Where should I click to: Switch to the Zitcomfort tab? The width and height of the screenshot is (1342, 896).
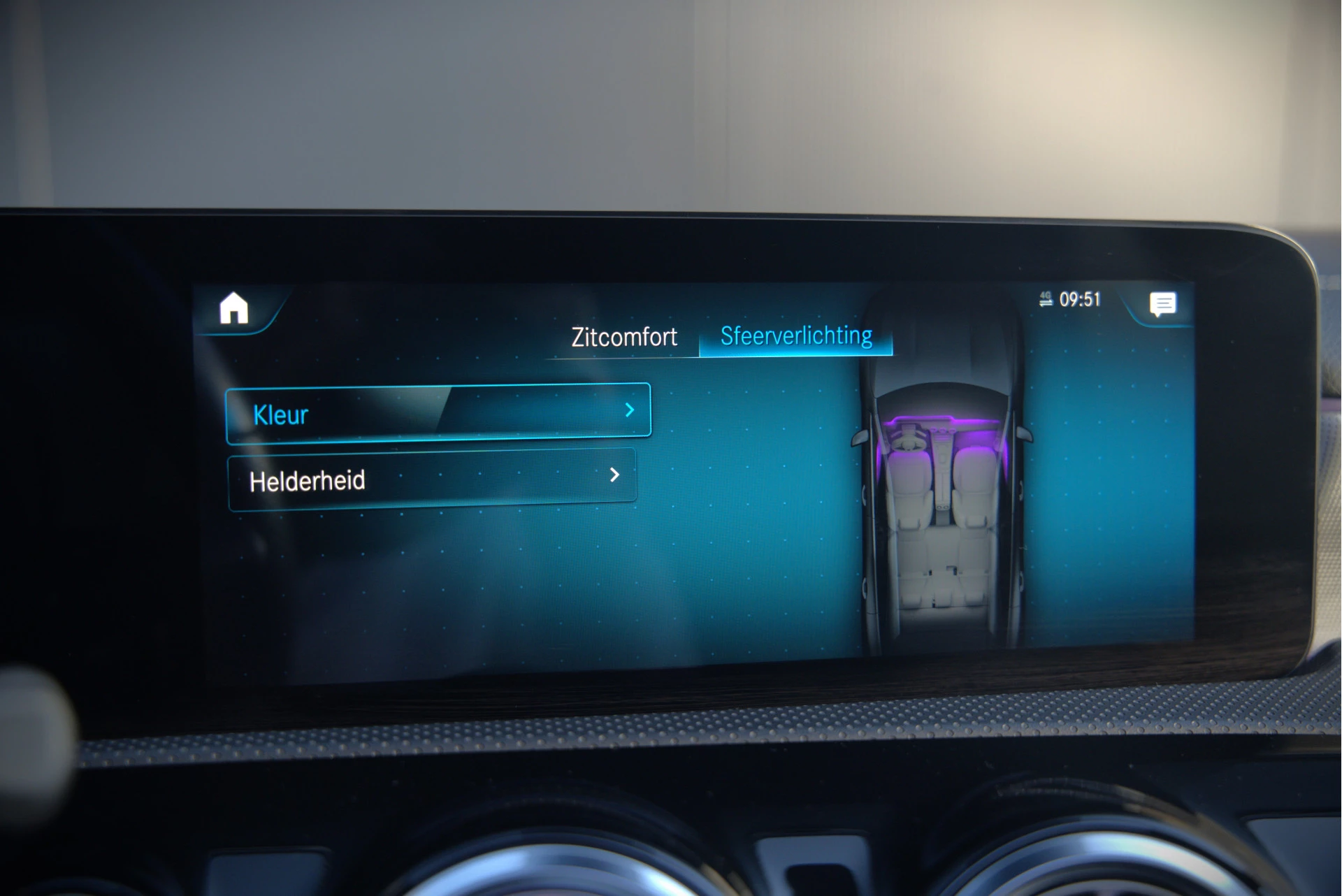(x=623, y=338)
